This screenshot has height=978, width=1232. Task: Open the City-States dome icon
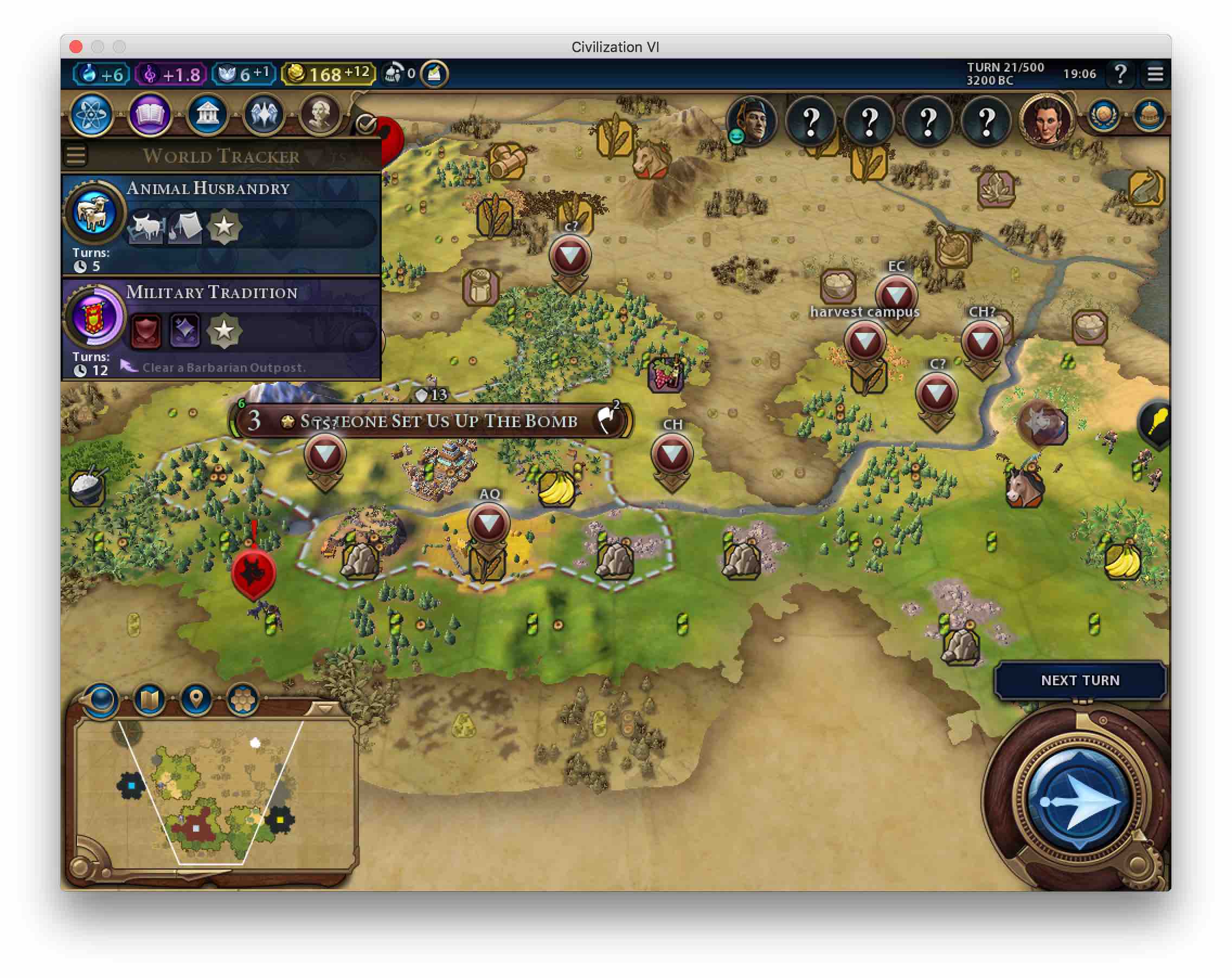coord(1148,117)
